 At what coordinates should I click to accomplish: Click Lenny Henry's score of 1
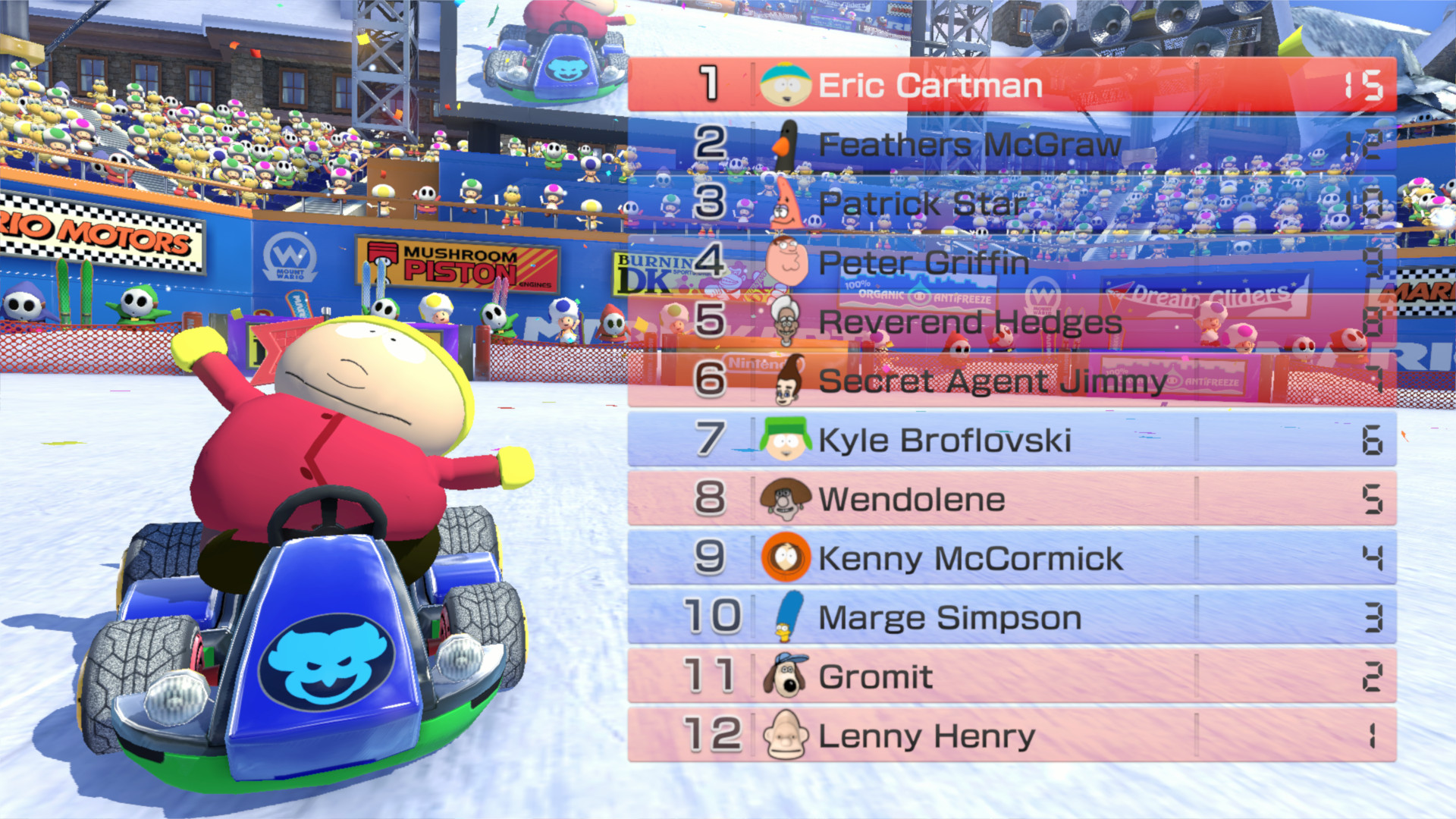pos(1369,735)
